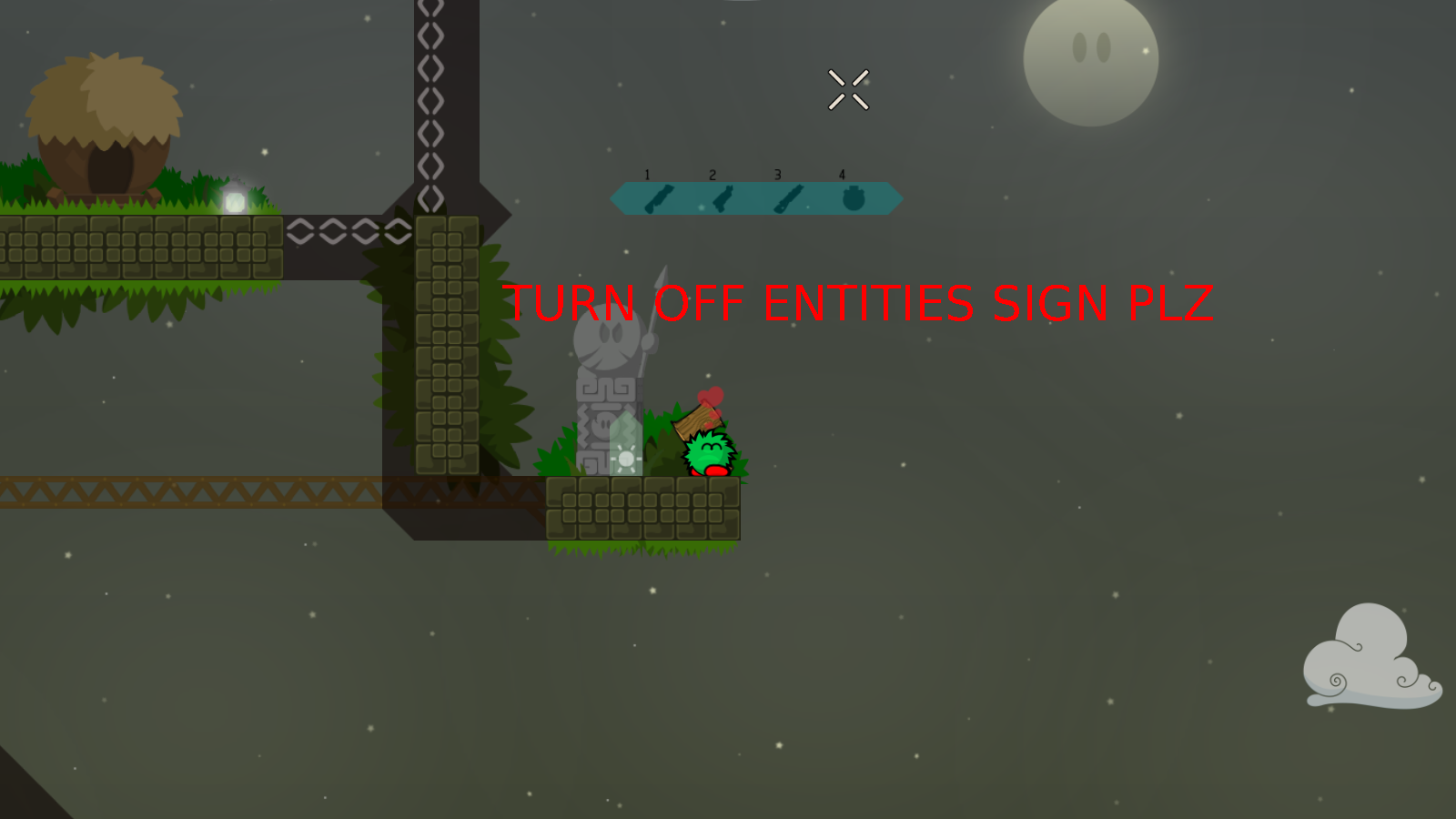Click the smiling moon in the sky
The image size is (1456, 819).
coord(1092,64)
